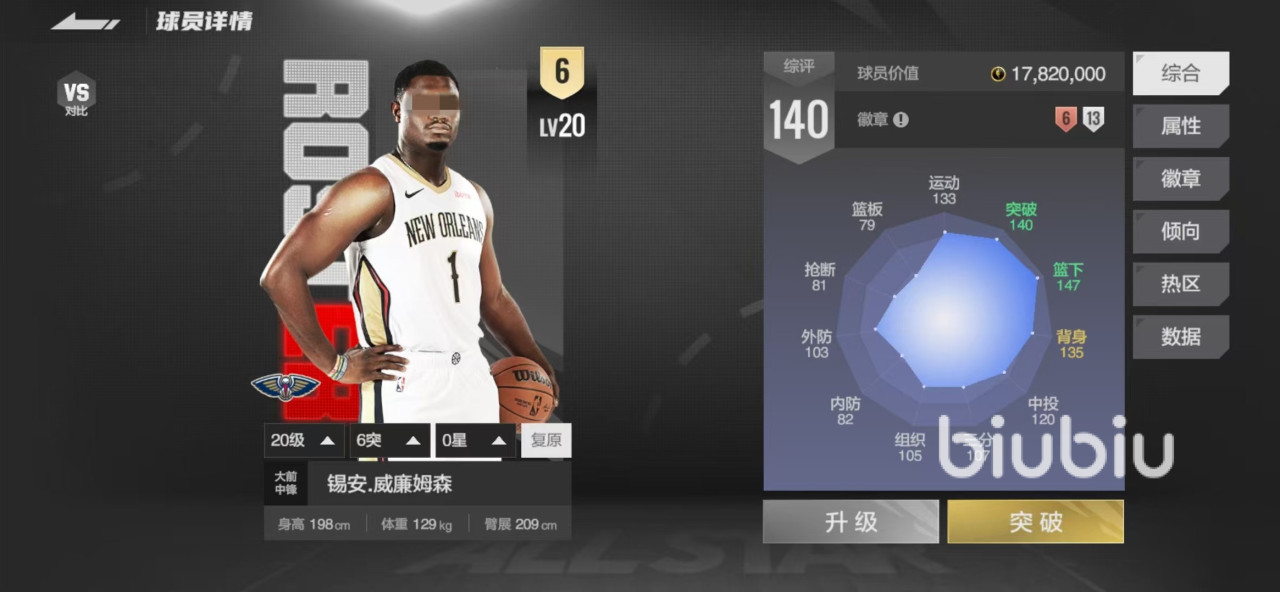Select the 倾向 tendencies tab

point(1180,231)
